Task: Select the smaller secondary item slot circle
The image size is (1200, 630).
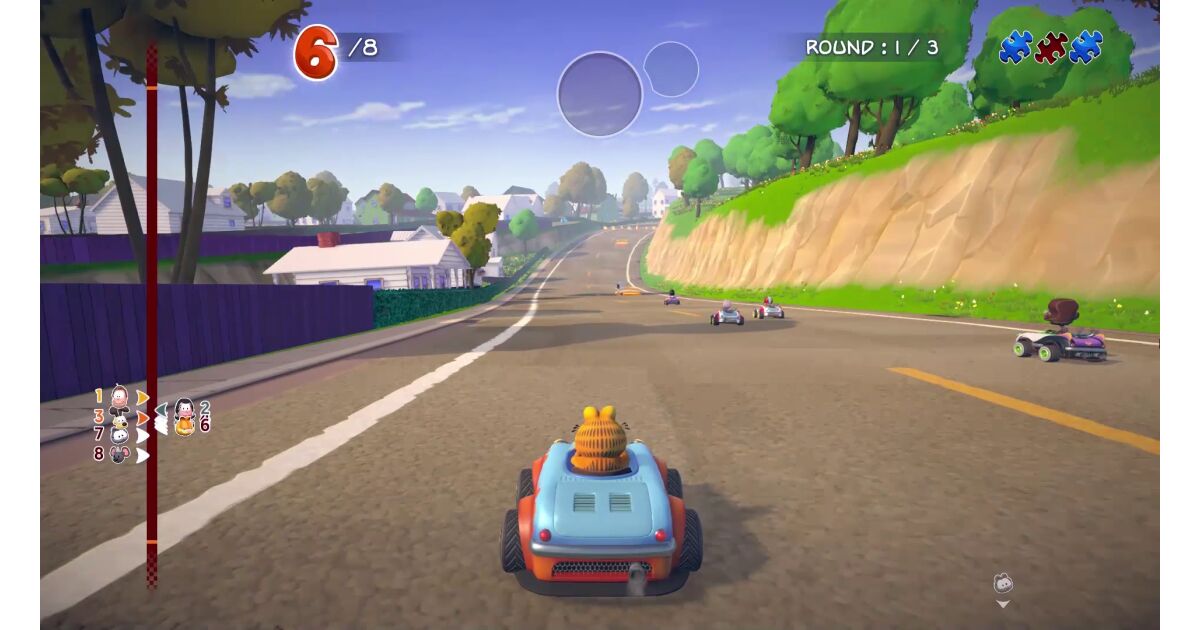Action: coord(671,69)
